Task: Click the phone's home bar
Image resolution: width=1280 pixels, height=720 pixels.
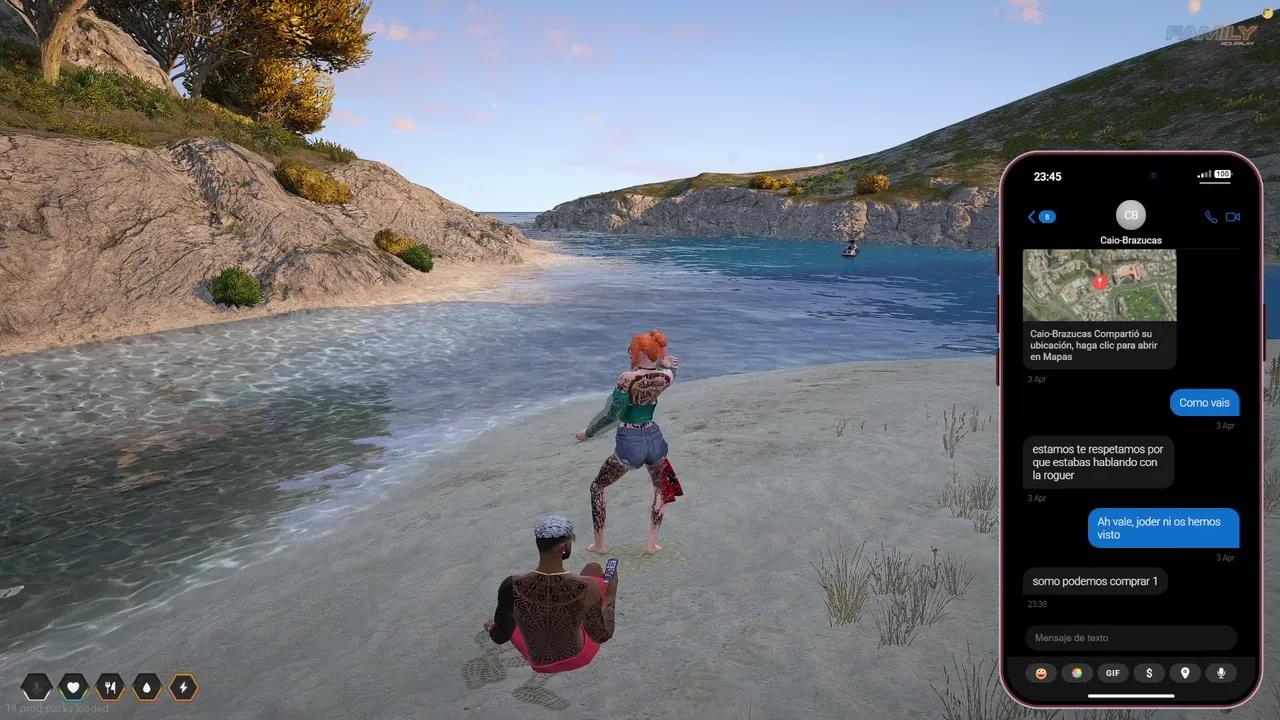Action: tap(1131, 696)
